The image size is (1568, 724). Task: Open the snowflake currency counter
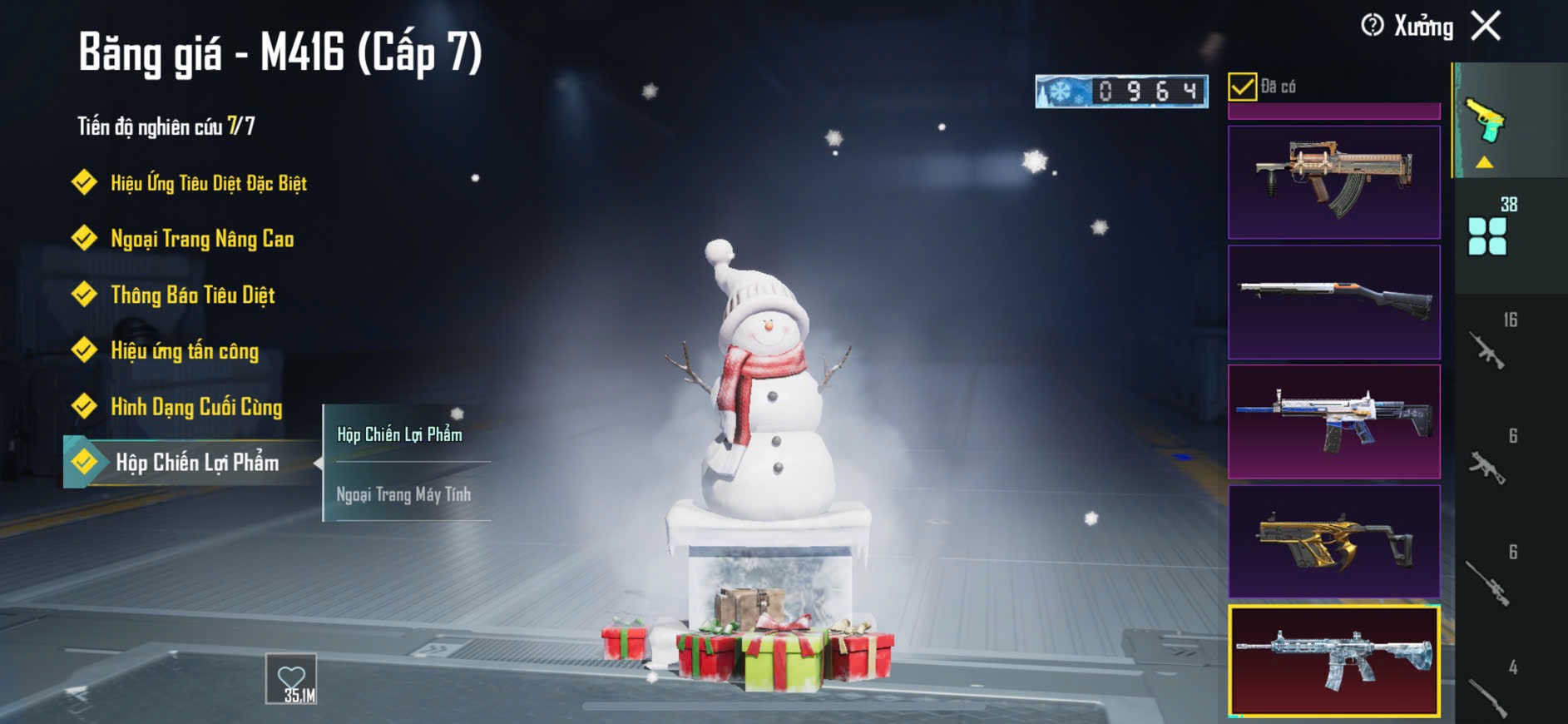click(x=1120, y=91)
